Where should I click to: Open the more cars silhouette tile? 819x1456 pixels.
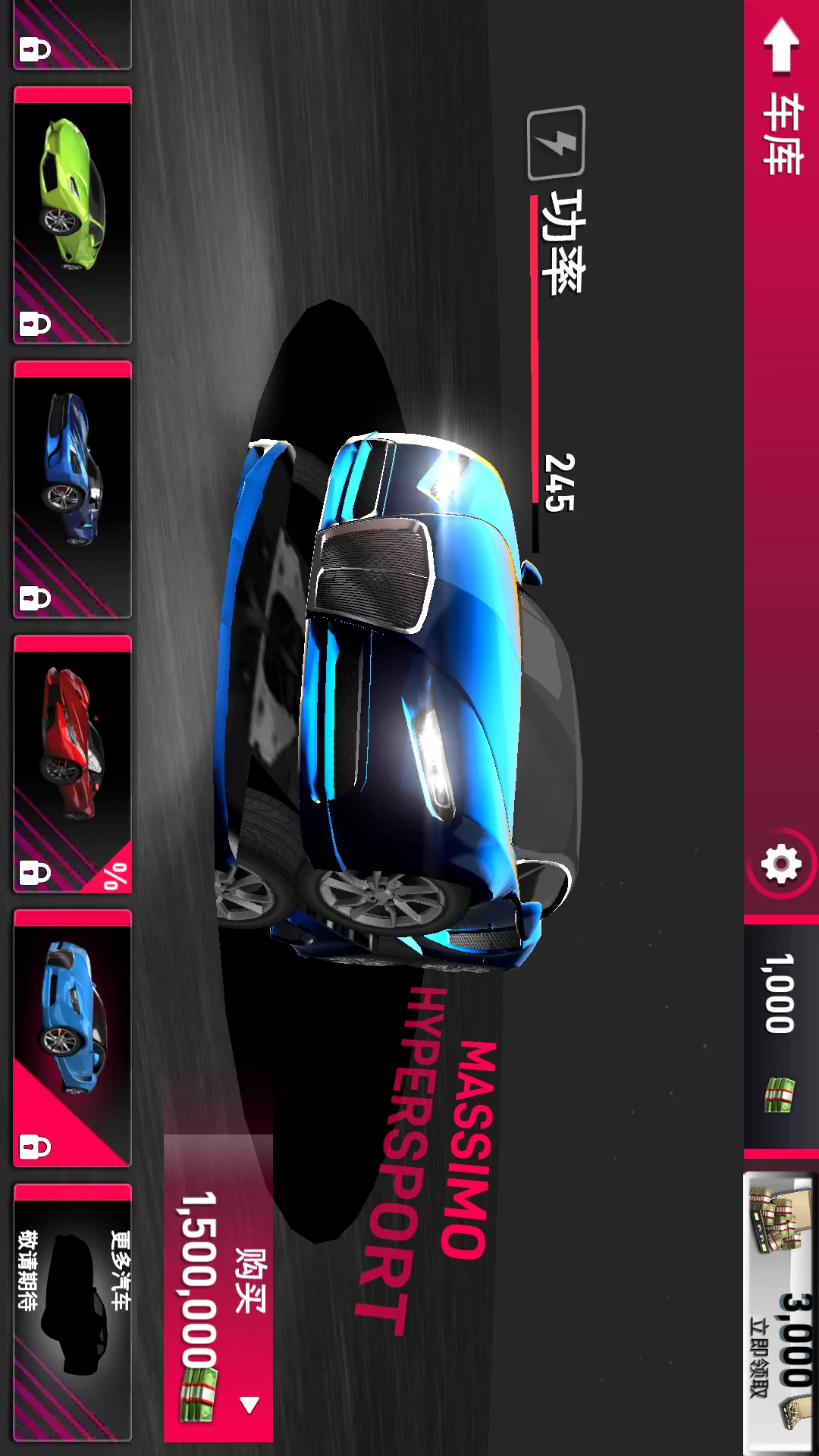(73, 1312)
